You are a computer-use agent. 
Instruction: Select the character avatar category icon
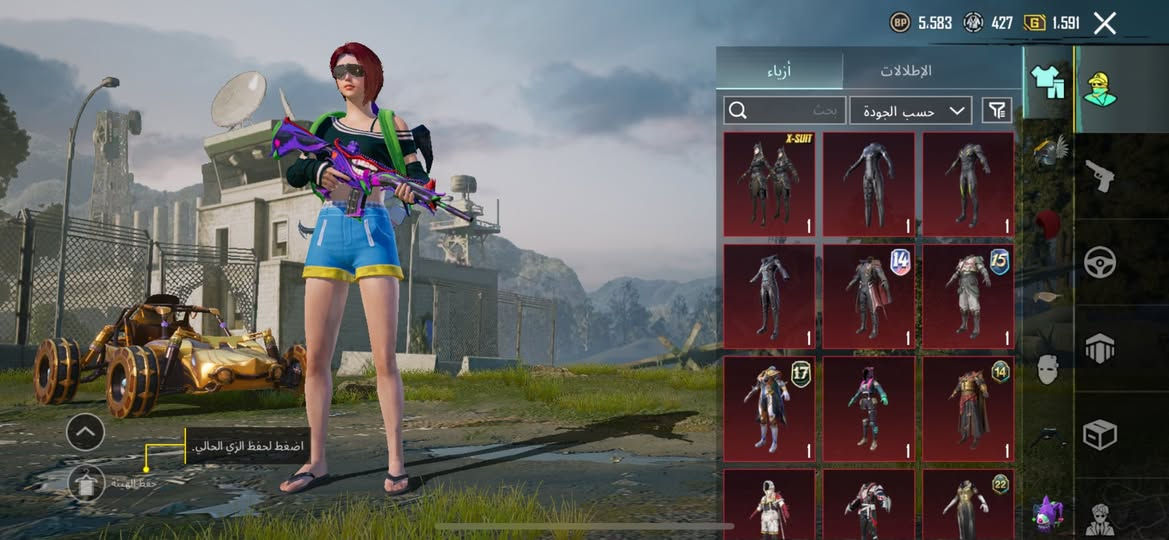coord(1101,88)
